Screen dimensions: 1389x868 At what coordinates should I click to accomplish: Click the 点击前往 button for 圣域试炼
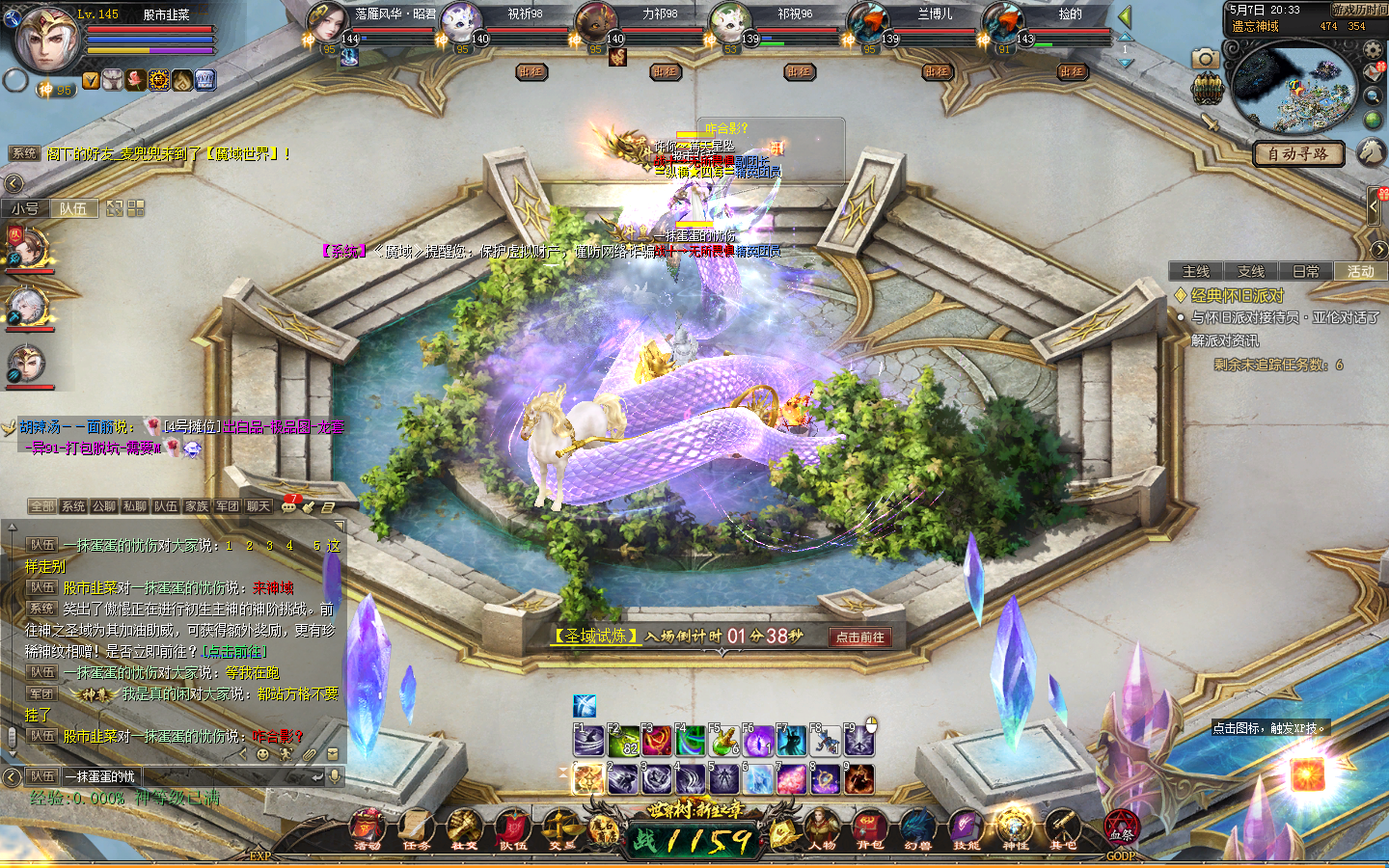[859, 637]
